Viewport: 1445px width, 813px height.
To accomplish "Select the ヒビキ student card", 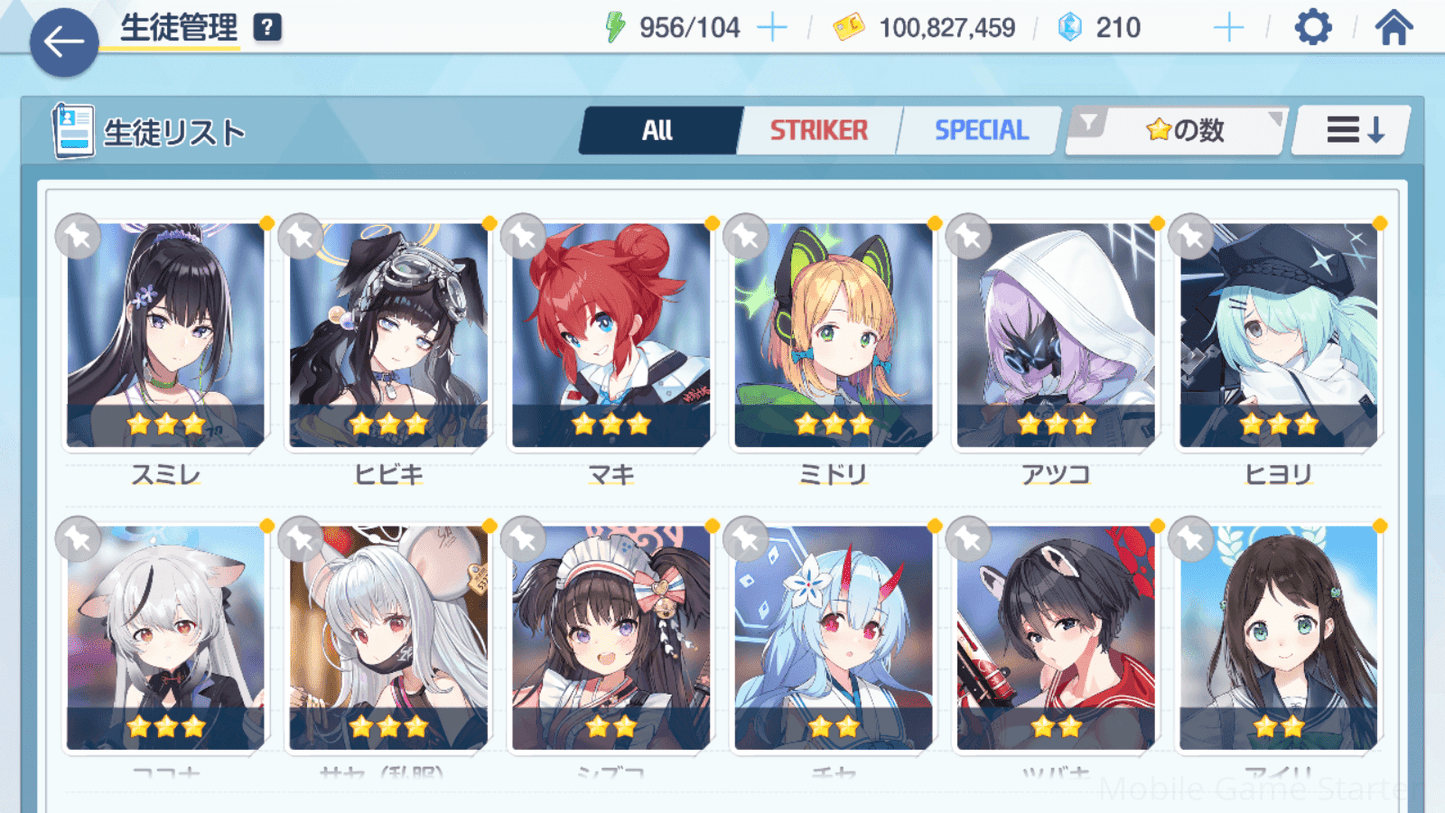I will point(389,335).
